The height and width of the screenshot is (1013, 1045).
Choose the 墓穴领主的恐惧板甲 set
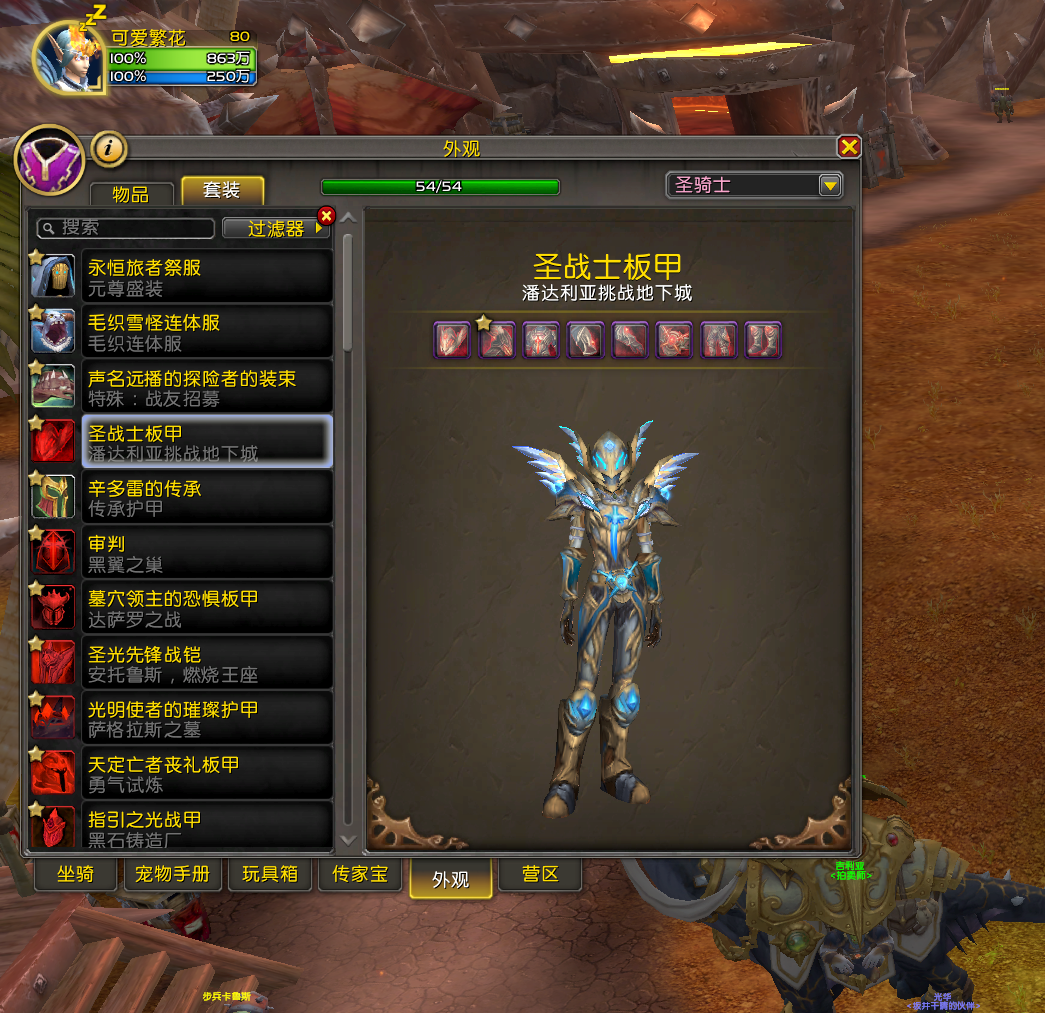pos(181,607)
